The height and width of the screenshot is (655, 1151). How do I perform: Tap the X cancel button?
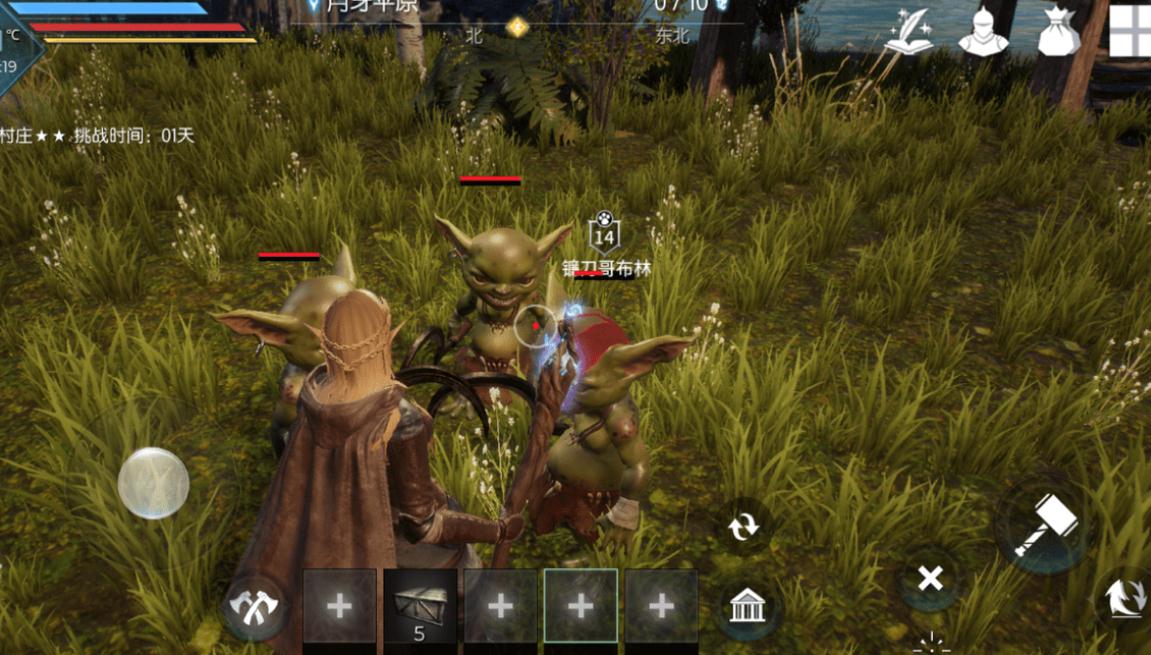[930, 578]
